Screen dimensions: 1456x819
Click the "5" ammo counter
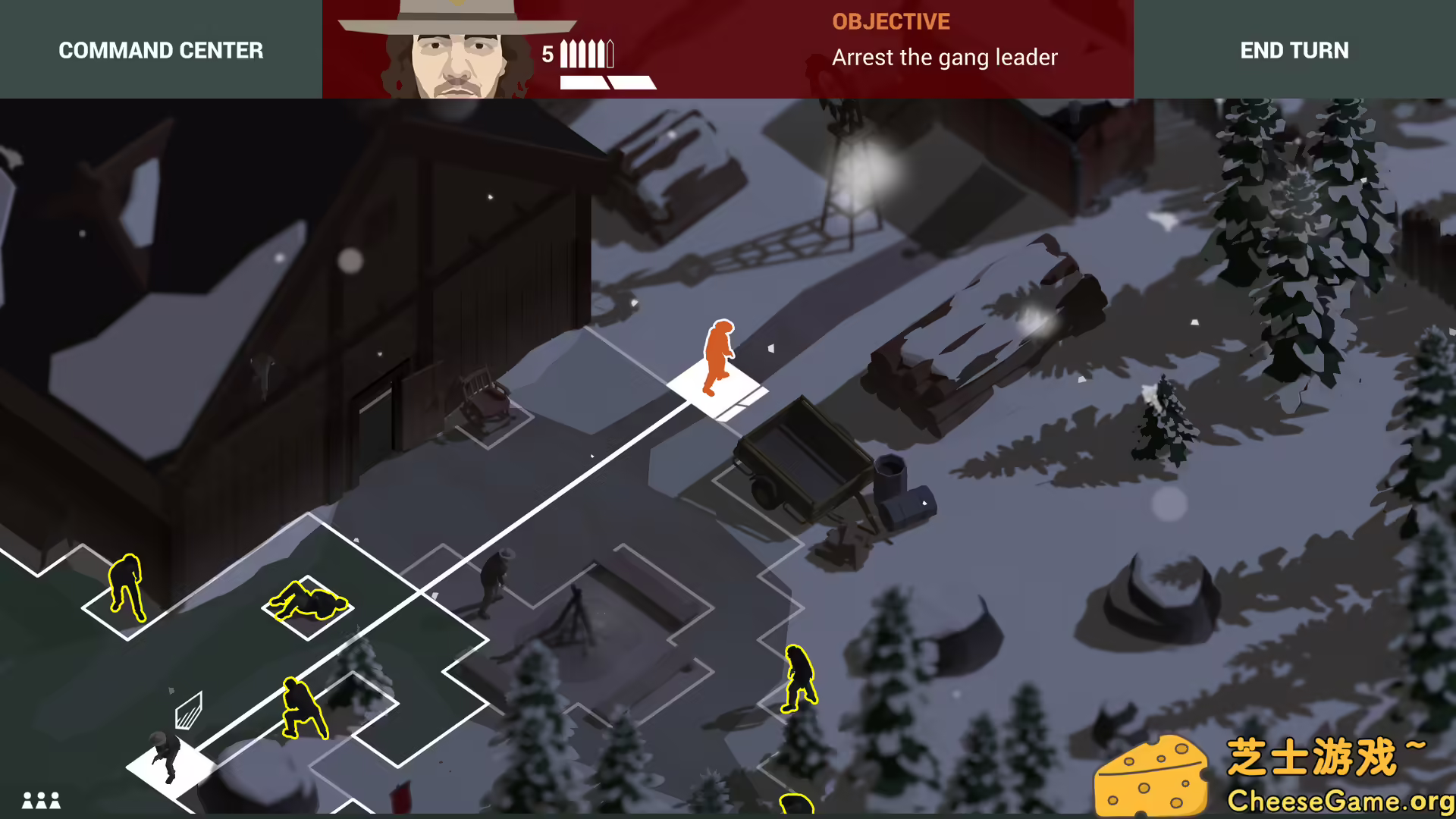tap(548, 54)
